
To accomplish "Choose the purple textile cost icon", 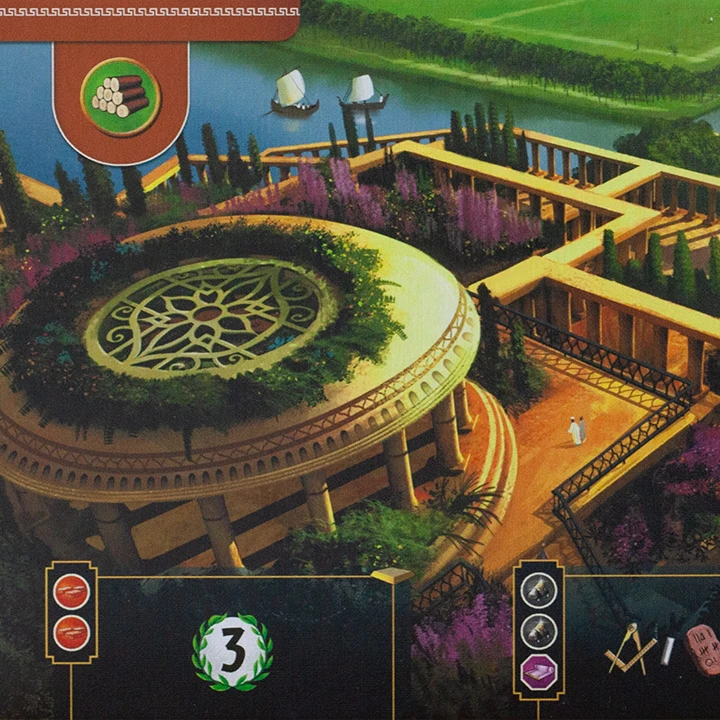I will click(x=539, y=669).
